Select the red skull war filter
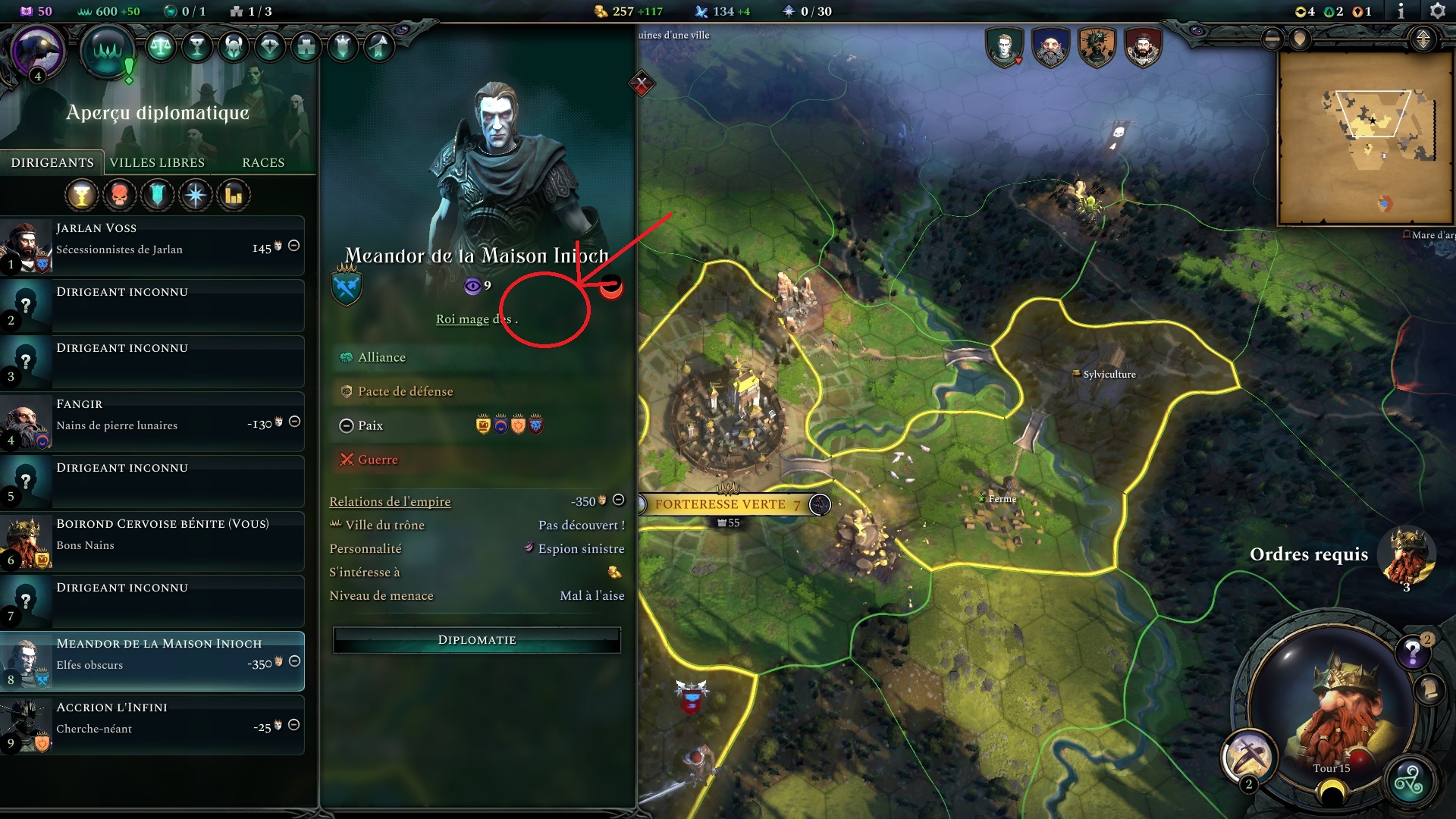The height and width of the screenshot is (819, 1456). [x=119, y=195]
